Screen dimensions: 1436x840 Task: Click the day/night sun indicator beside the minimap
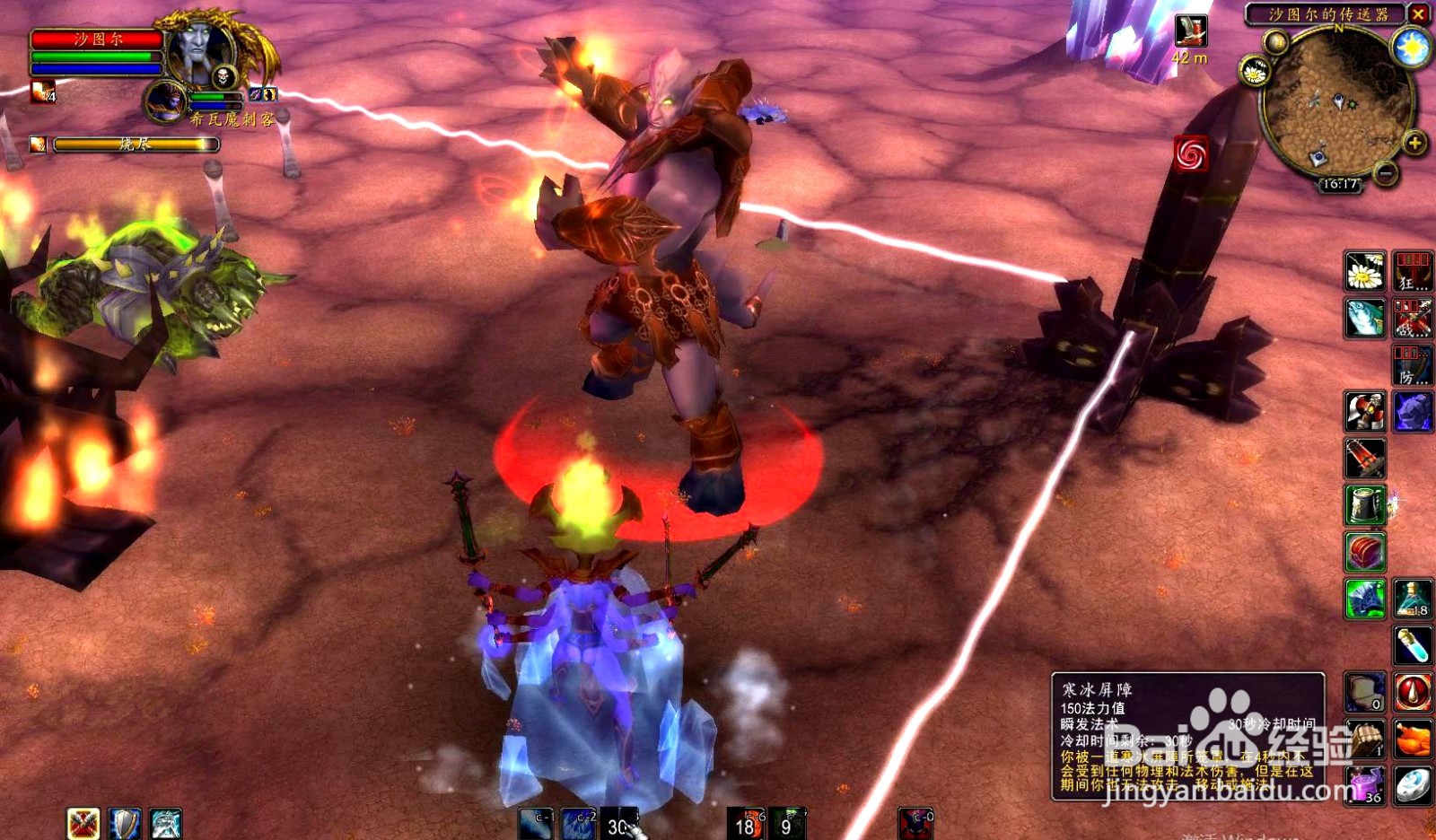[x=1411, y=47]
